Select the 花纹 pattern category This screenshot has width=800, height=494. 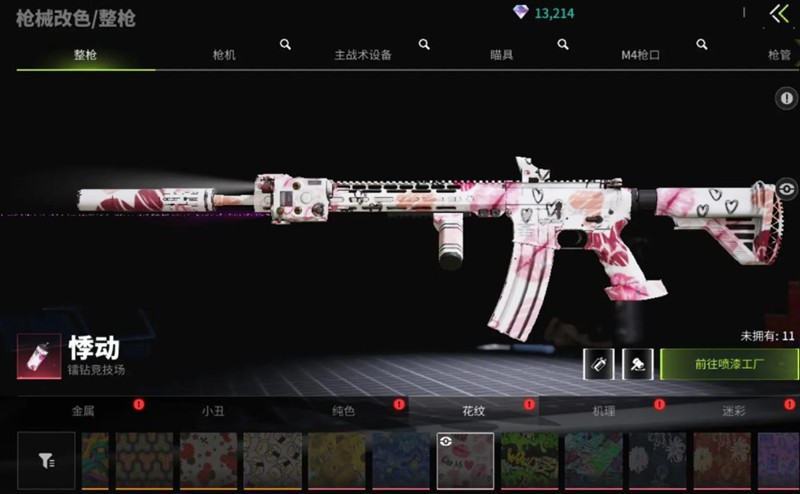coord(473,410)
